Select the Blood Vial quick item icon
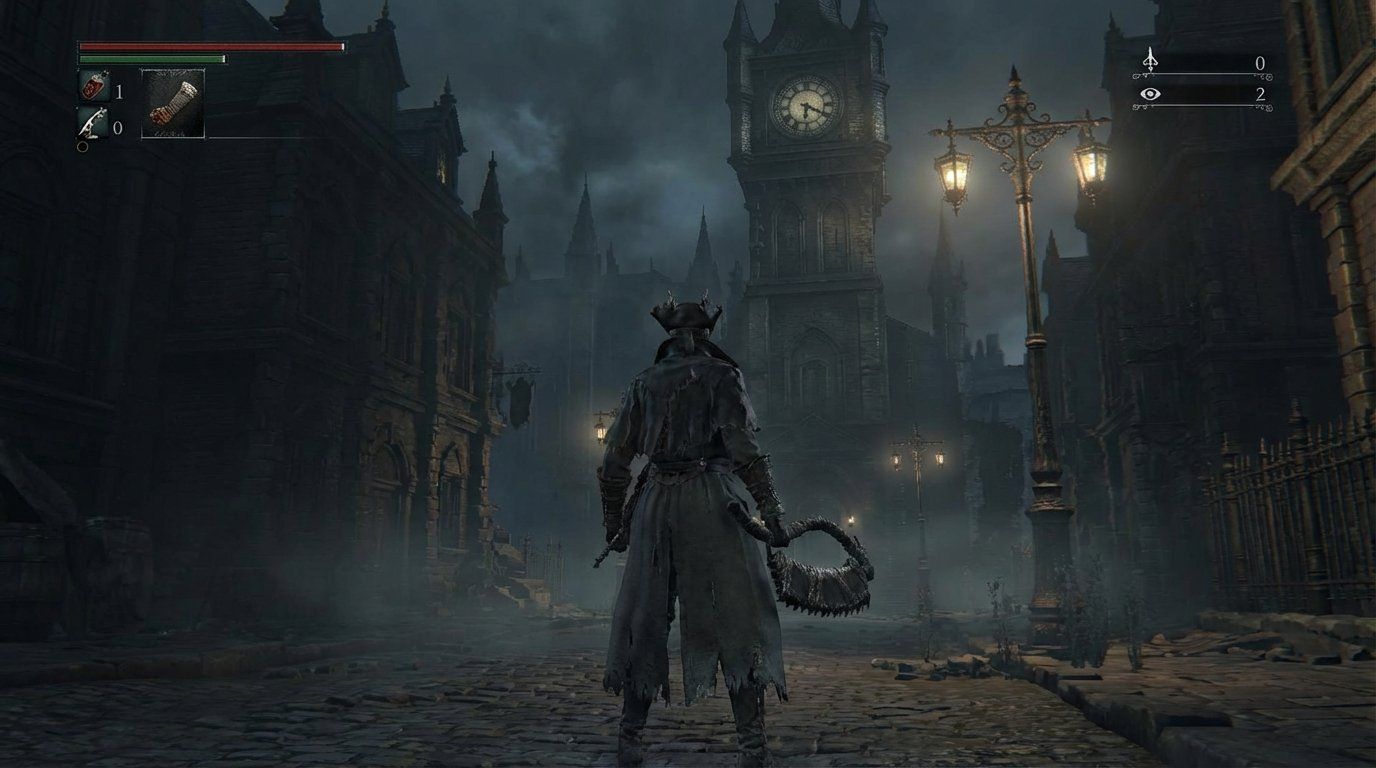1376x768 pixels. [x=92, y=86]
